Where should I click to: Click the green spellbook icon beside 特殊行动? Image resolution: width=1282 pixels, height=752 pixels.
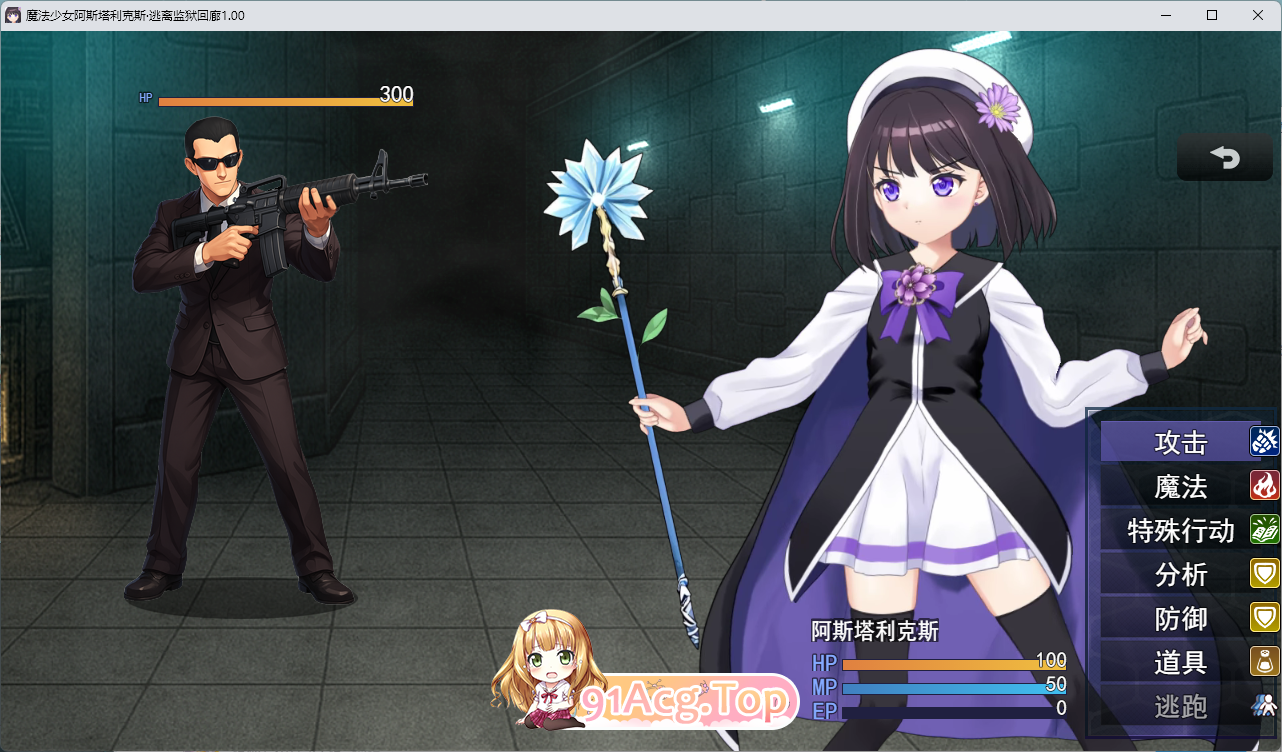pos(1263,530)
